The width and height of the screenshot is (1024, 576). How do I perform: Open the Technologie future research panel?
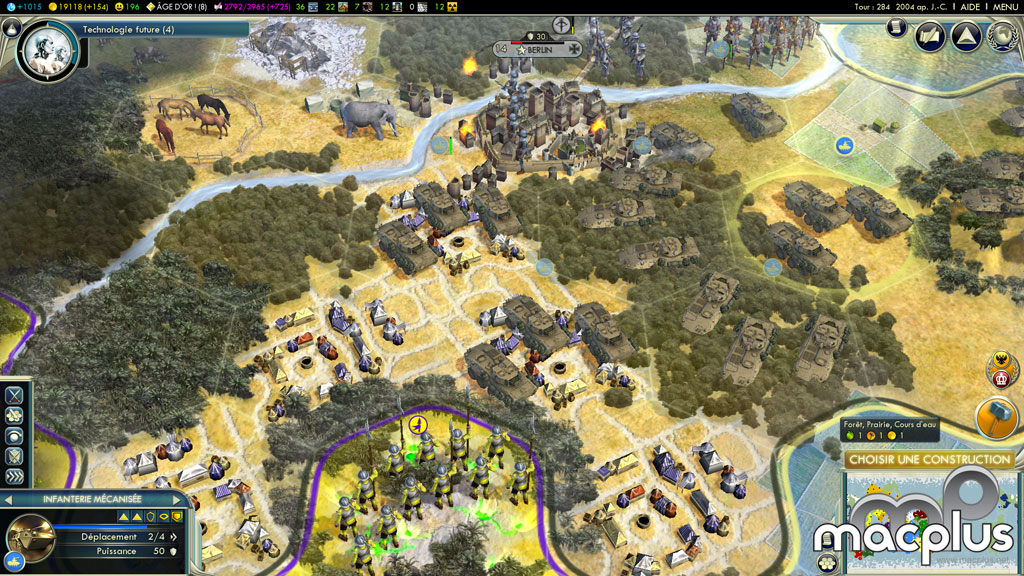click(x=128, y=30)
